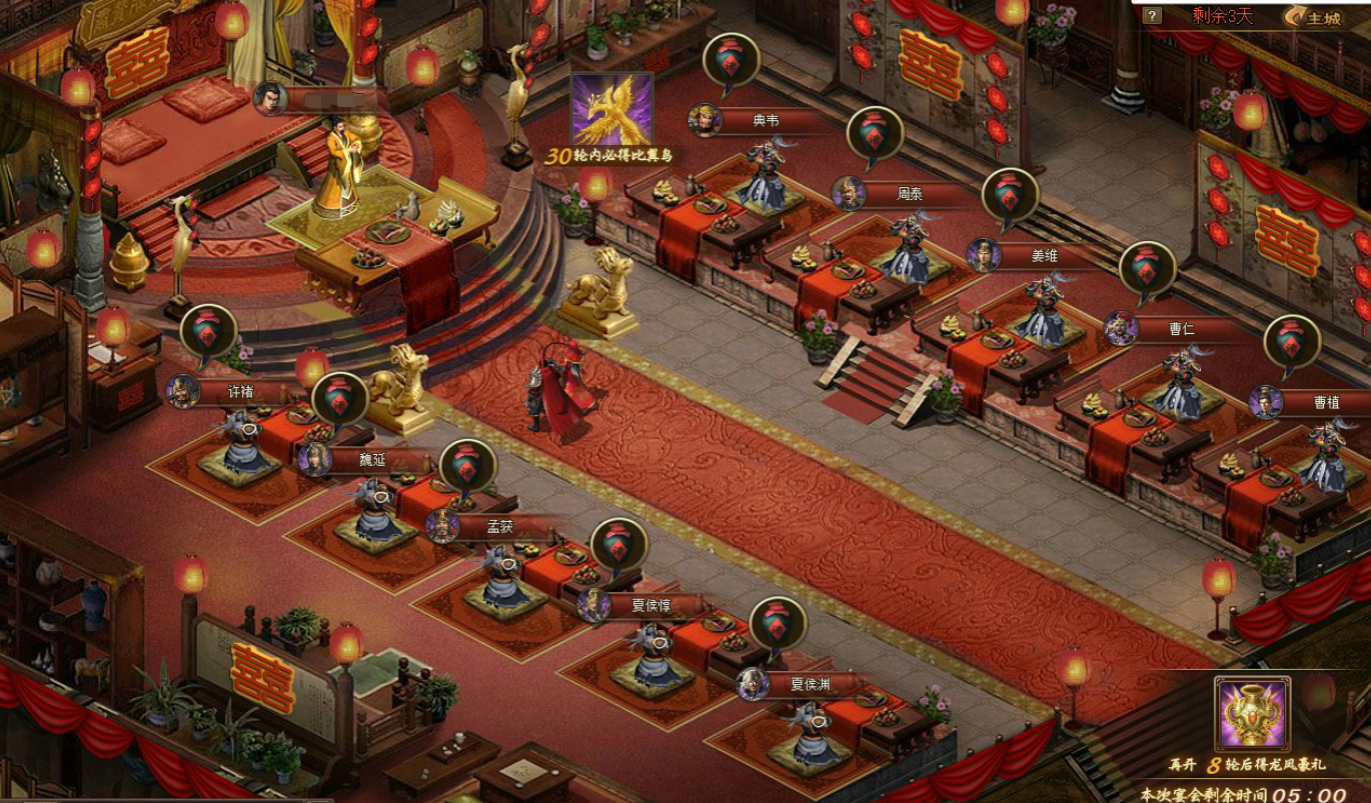Viewport: 1371px width, 803px height.
Task: Open the question mark help button
Action: point(1152,16)
